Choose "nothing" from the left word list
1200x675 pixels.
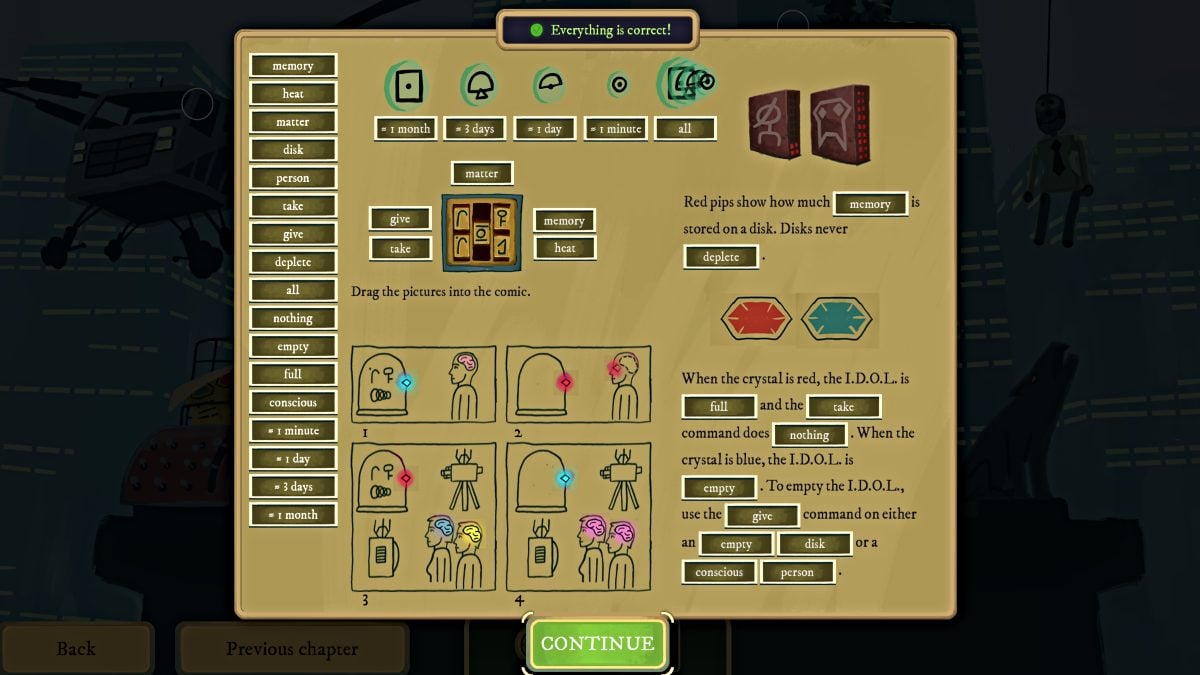click(x=293, y=318)
